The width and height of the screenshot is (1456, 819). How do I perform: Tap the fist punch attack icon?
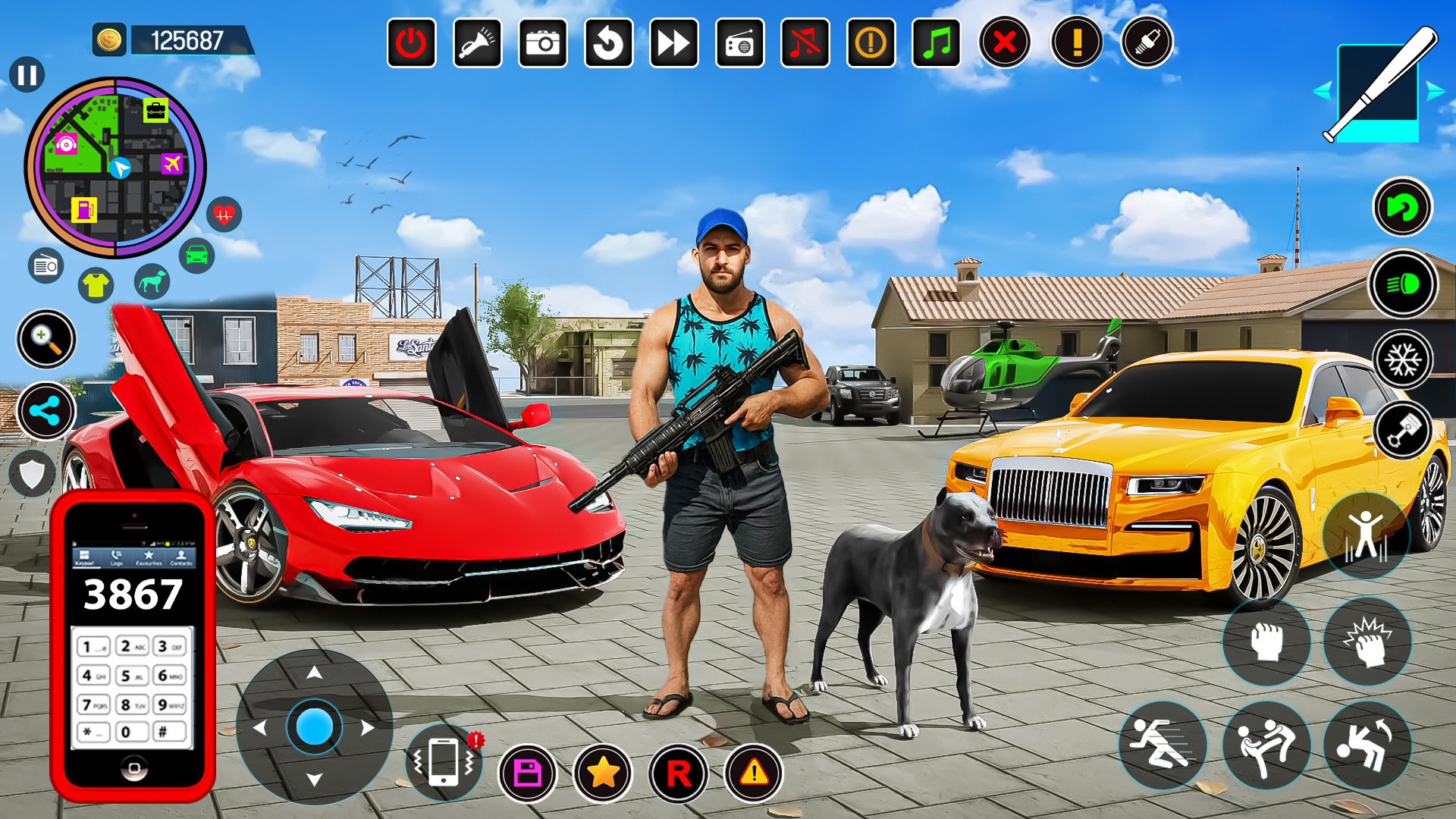[1265, 642]
